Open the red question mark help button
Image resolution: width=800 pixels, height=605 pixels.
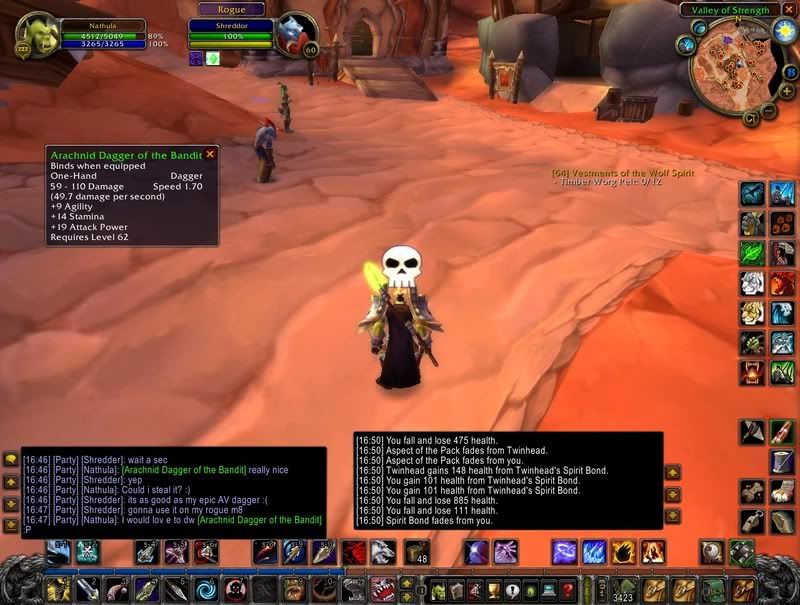(x=567, y=589)
